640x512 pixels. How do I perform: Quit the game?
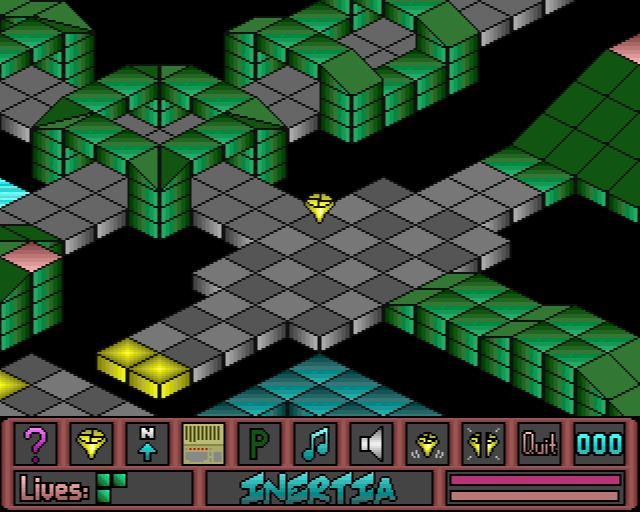click(x=540, y=443)
